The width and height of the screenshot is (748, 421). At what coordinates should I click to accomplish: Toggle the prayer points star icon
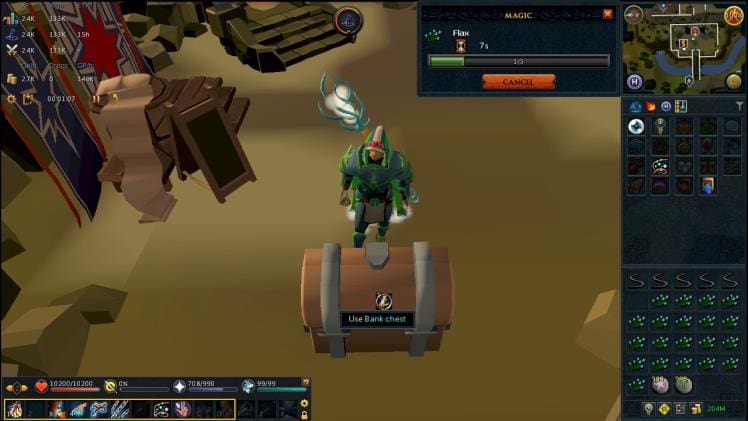pyautogui.click(x=180, y=386)
